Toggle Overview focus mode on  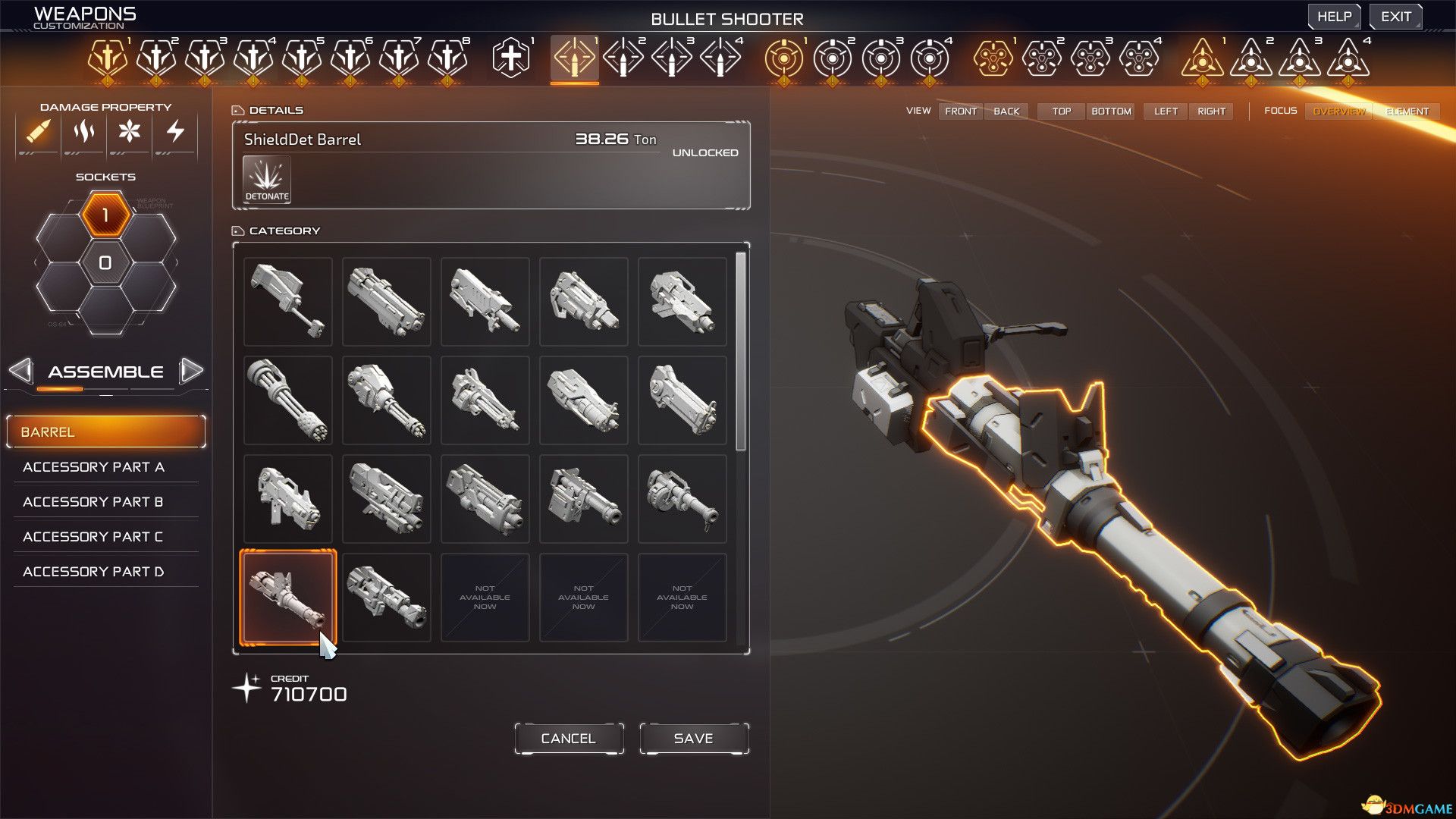[x=1338, y=111]
